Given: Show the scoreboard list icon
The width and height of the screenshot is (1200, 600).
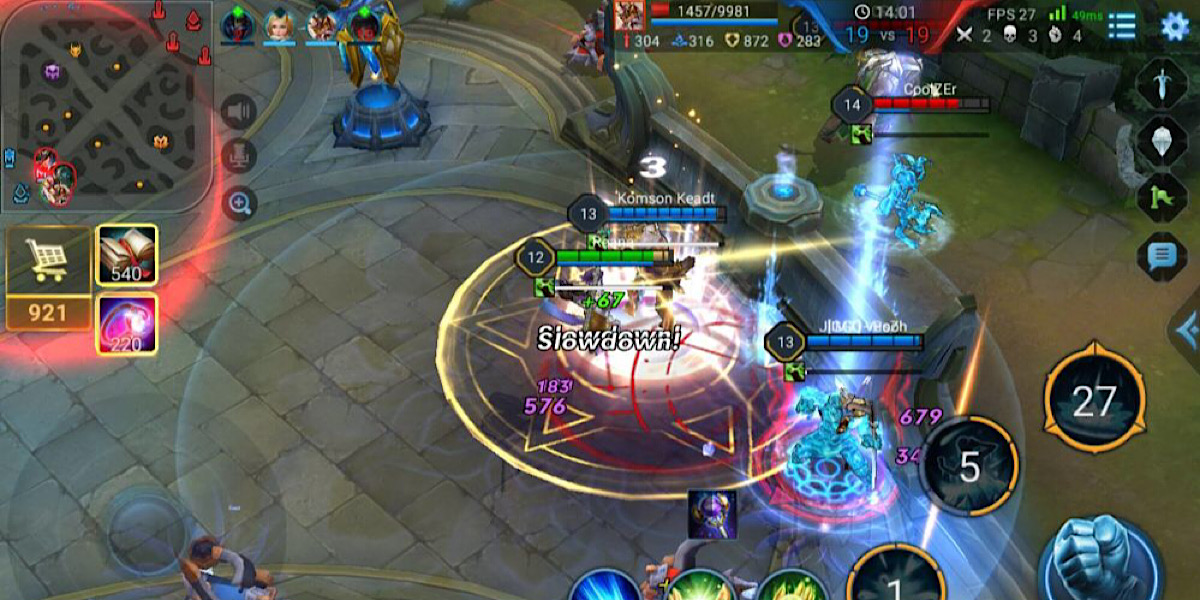Looking at the screenshot, I should tap(1122, 26).
